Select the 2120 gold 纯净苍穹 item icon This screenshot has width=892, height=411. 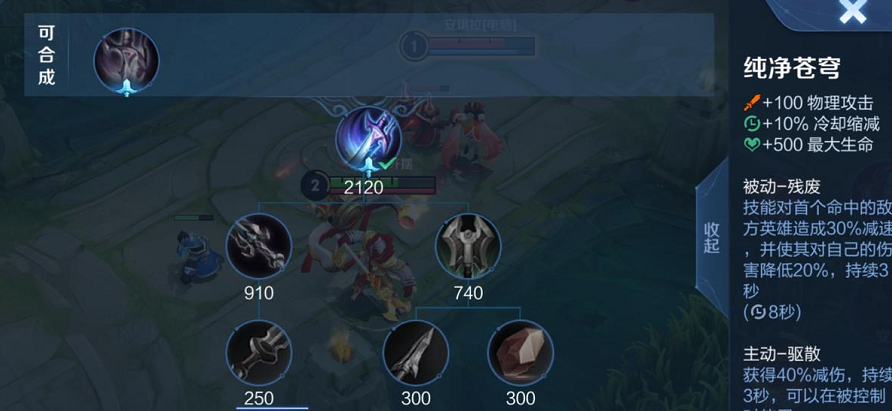pos(369,140)
